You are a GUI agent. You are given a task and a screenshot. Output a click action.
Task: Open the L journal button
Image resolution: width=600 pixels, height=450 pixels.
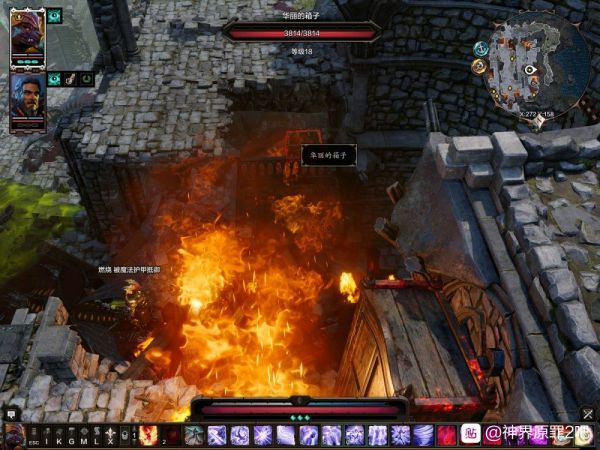coord(96,436)
